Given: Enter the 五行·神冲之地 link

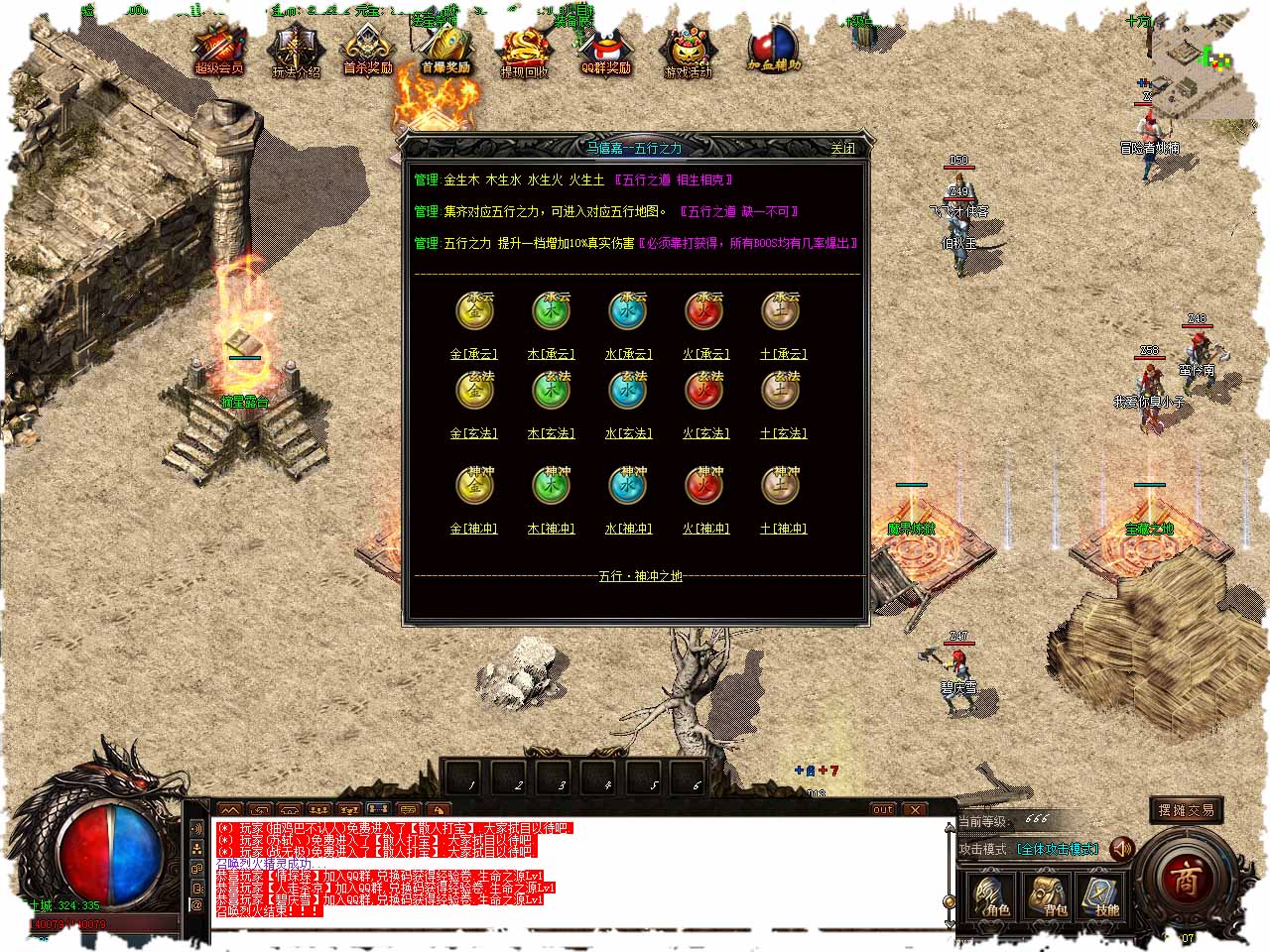Looking at the screenshot, I should (x=640, y=576).
